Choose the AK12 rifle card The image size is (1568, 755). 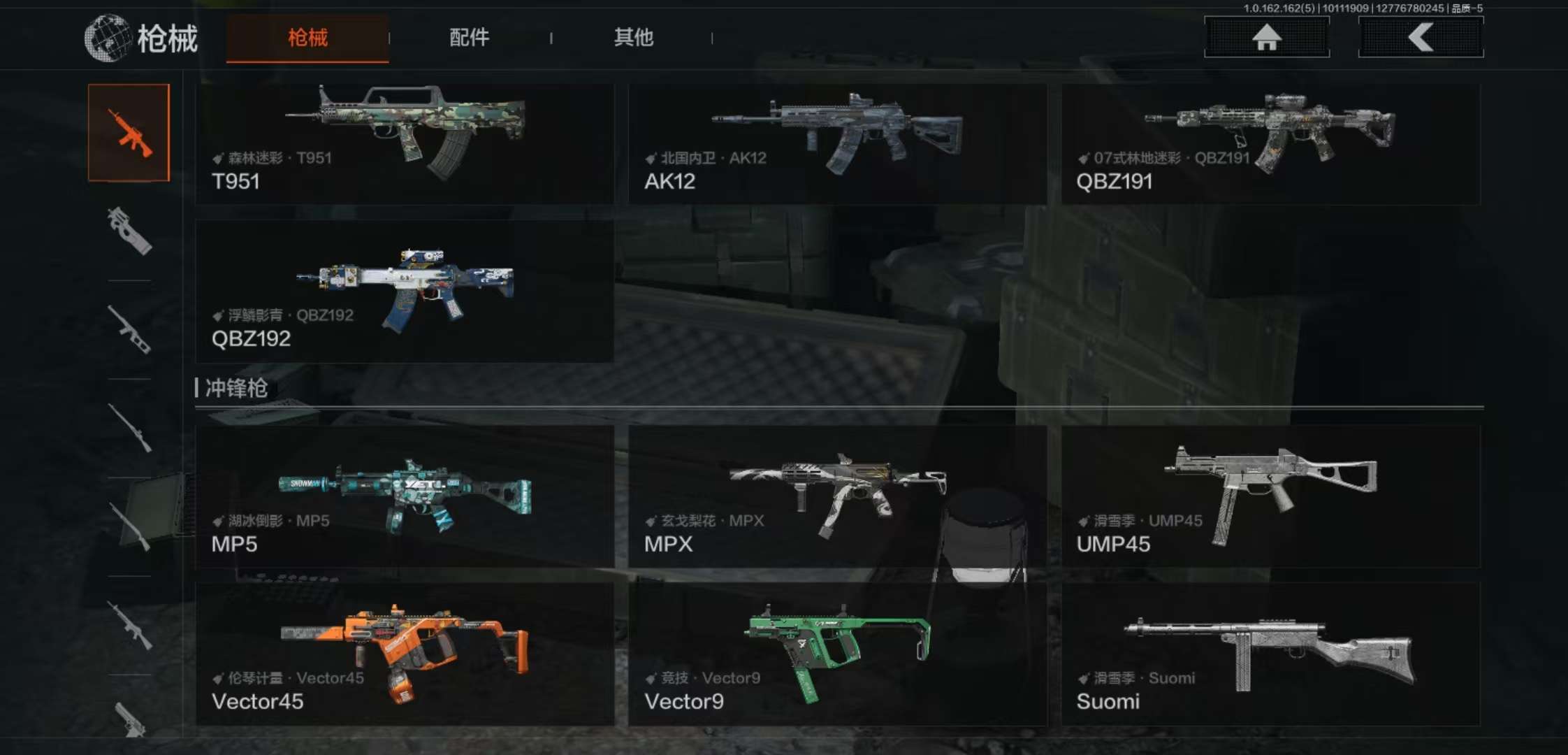[x=837, y=144]
